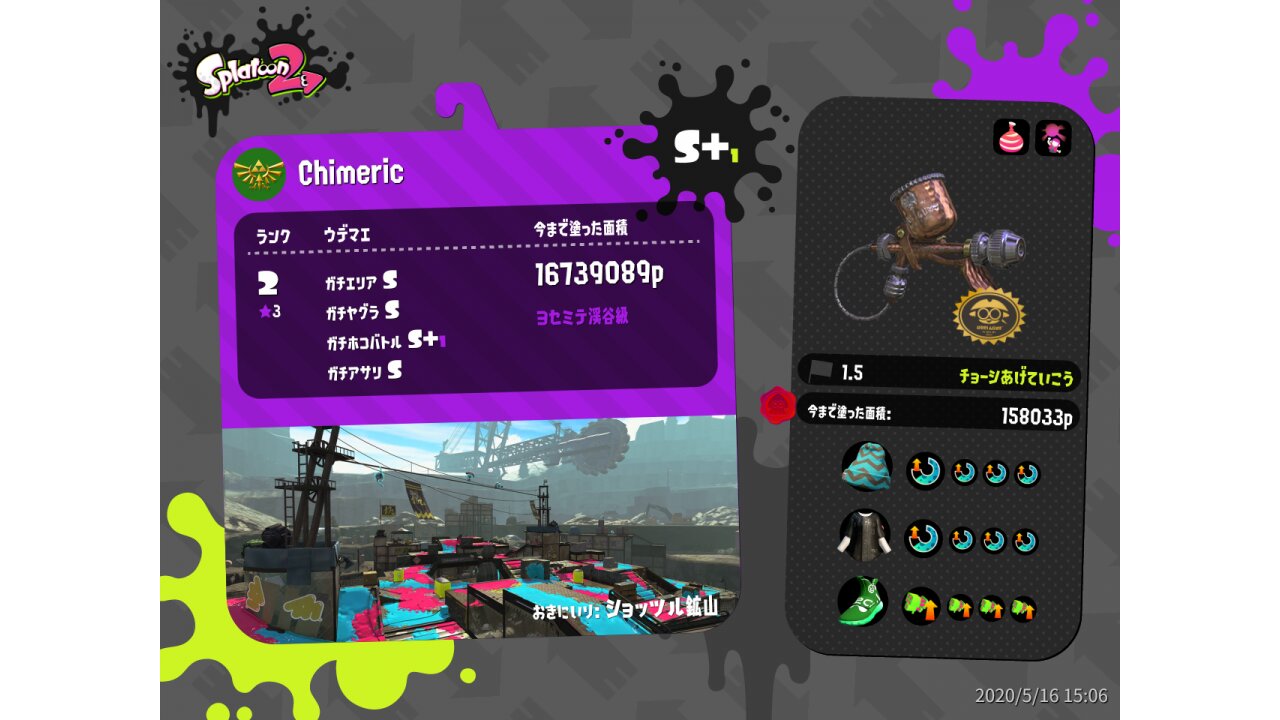This screenshot has width=1280, height=720.
Task: Click the headgear's main ability icon
Action: (925, 470)
